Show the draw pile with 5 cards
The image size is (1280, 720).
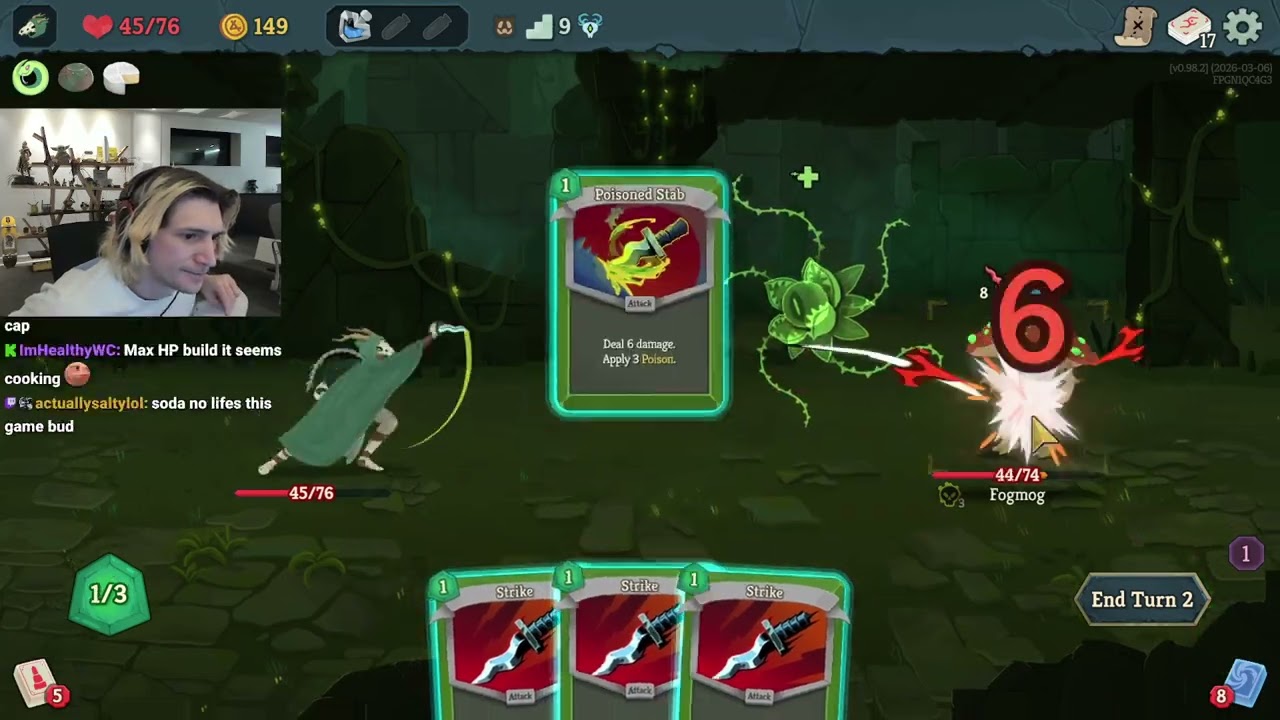click(x=35, y=683)
